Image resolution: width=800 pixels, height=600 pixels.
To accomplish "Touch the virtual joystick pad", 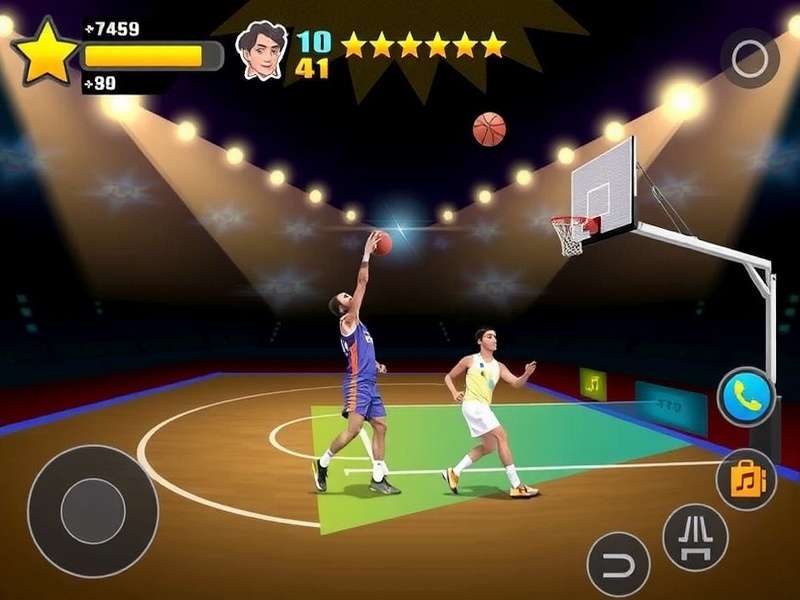I will click(92, 511).
